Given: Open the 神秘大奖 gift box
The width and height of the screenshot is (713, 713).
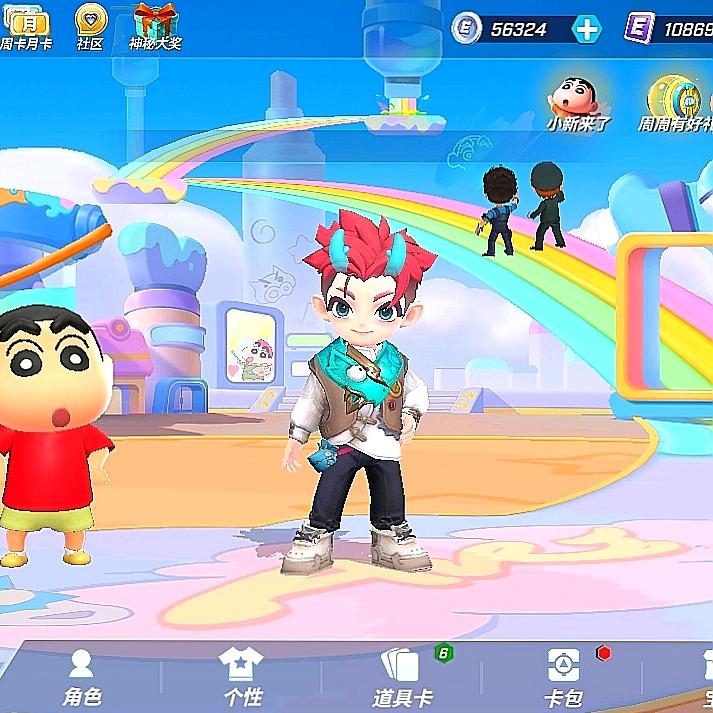Looking at the screenshot, I should point(155,24).
